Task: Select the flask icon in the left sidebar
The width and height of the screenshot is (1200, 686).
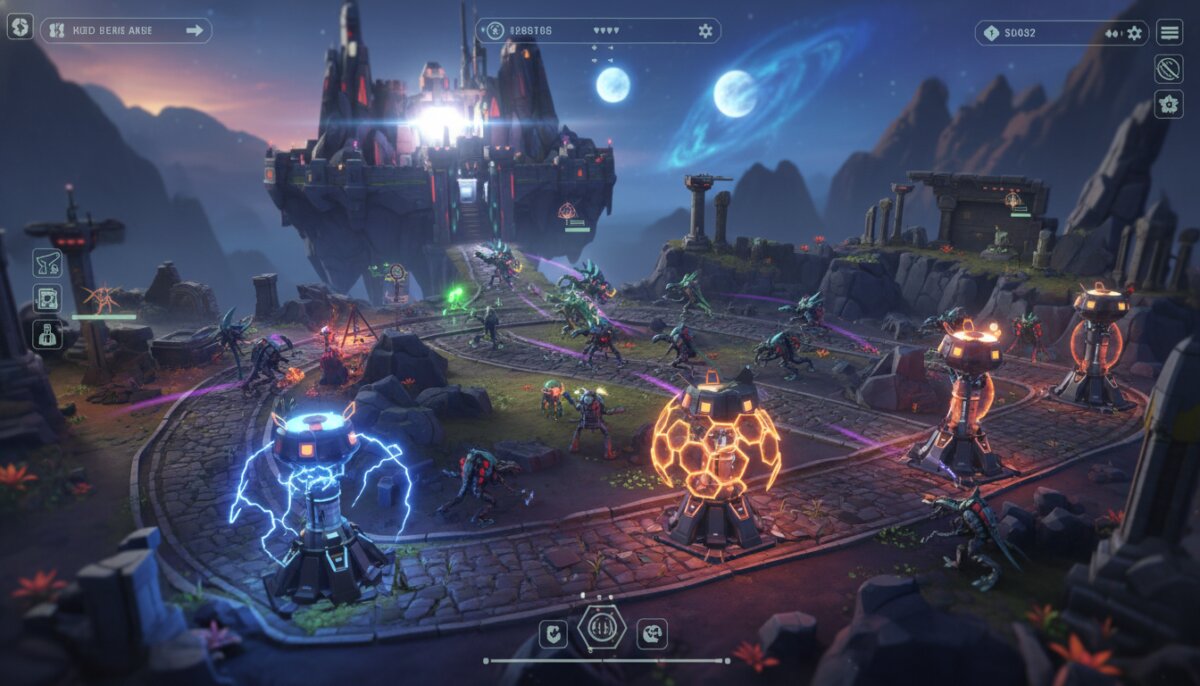Action: (x=47, y=334)
